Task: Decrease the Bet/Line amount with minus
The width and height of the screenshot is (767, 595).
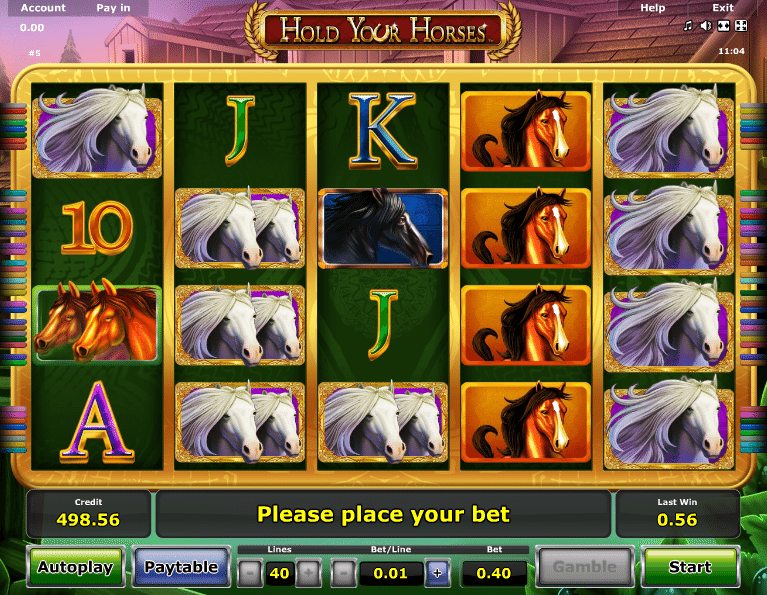Action: click(342, 573)
